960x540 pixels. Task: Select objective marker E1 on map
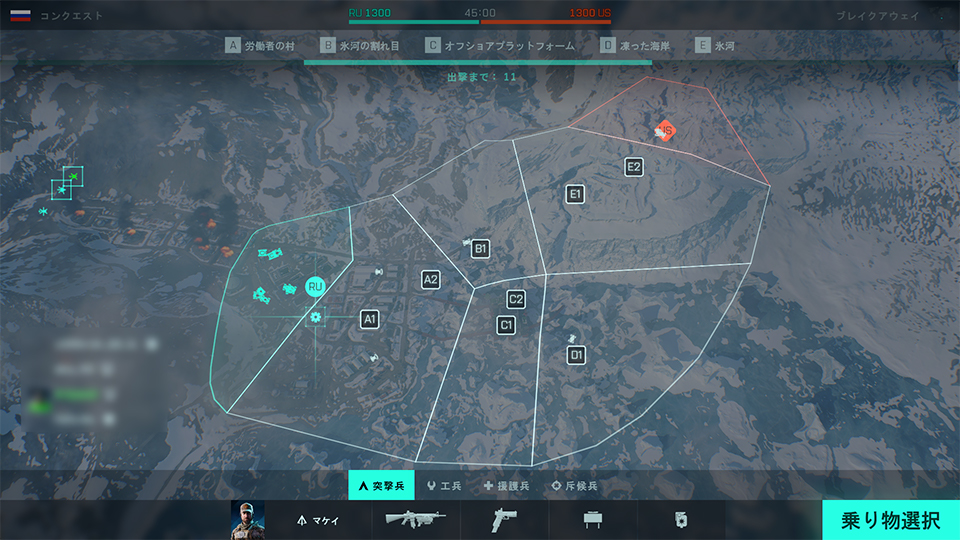click(575, 194)
